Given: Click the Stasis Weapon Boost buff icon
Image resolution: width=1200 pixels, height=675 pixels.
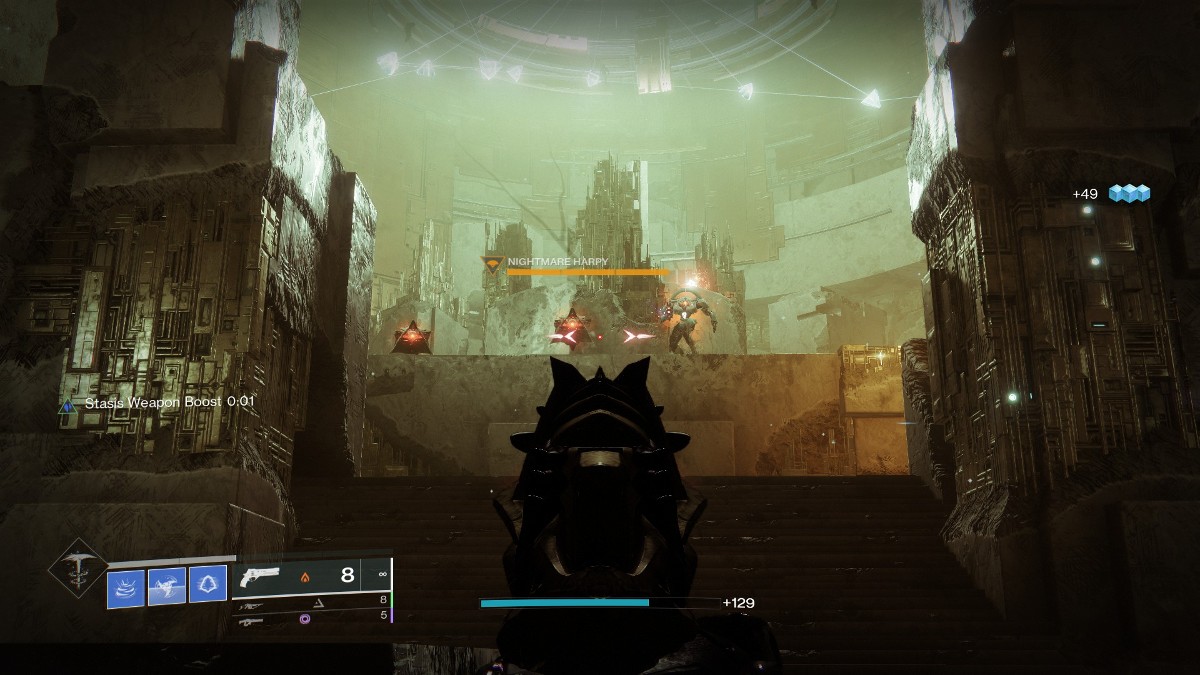Looking at the screenshot, I should 67,405.
